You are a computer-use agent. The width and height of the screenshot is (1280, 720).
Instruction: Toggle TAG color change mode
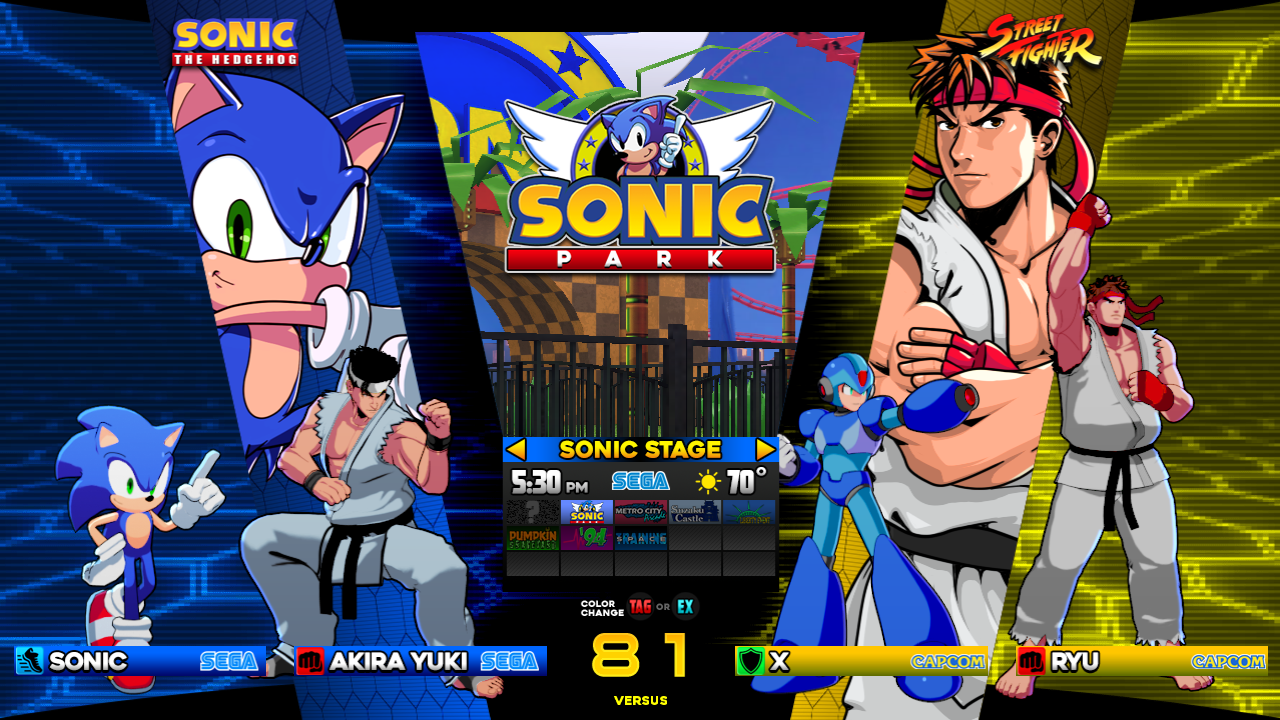pos(638,605)
